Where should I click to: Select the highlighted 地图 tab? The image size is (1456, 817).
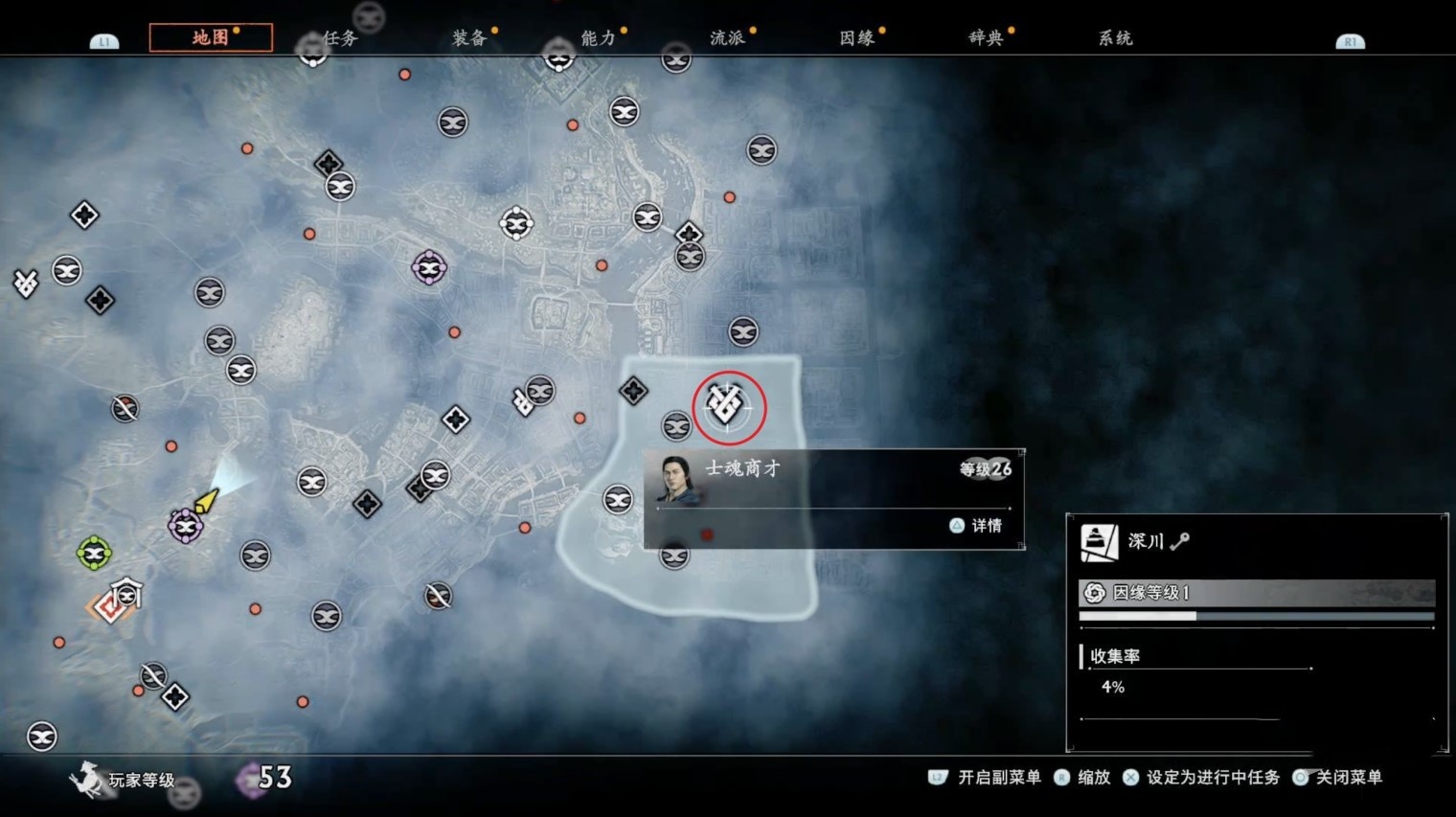[x=211, y=37]
